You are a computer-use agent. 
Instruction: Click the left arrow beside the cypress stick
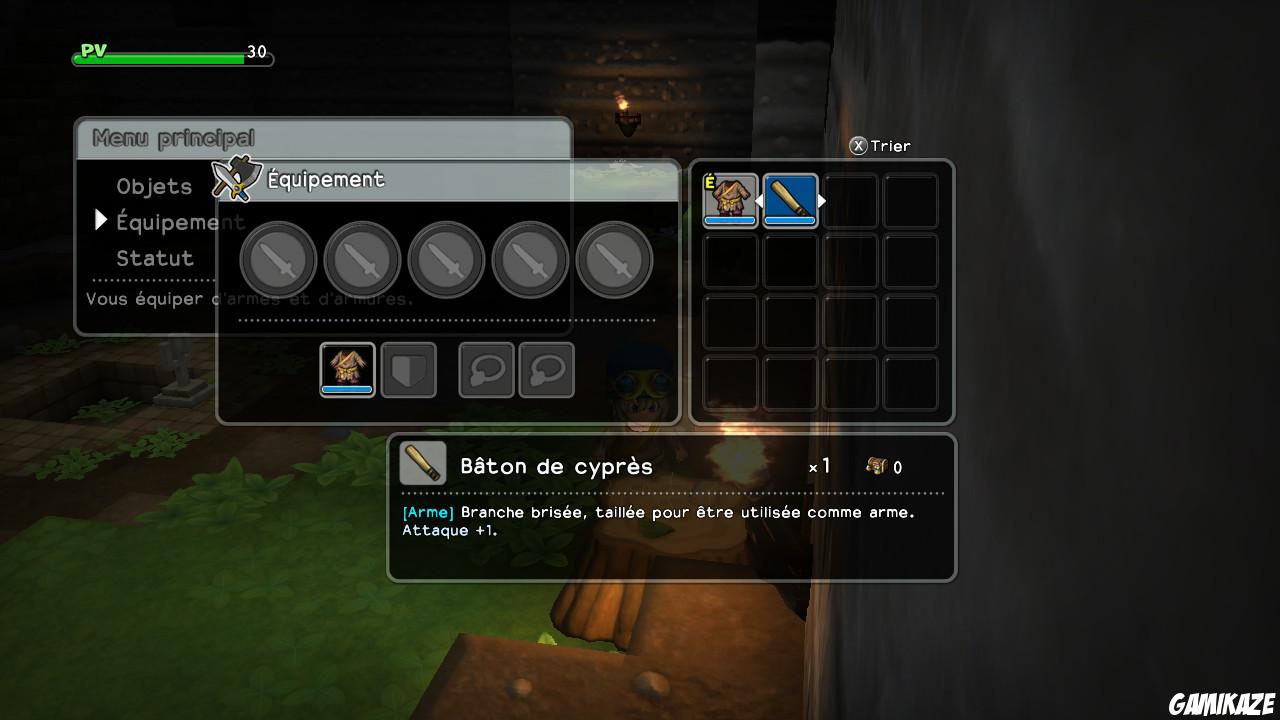coord(759,200)
